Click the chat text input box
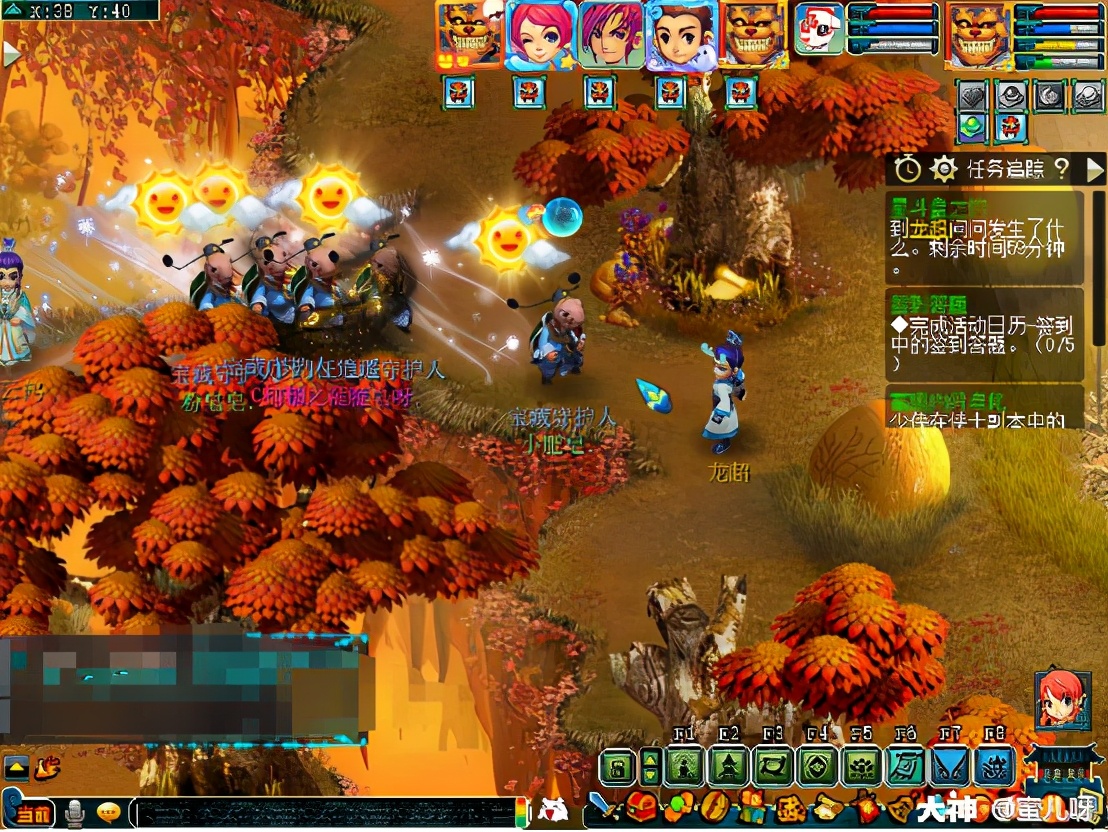Image resolution: width=1108 pixels, height=832 pixels. pyautogui.click(x=320, y=812)
